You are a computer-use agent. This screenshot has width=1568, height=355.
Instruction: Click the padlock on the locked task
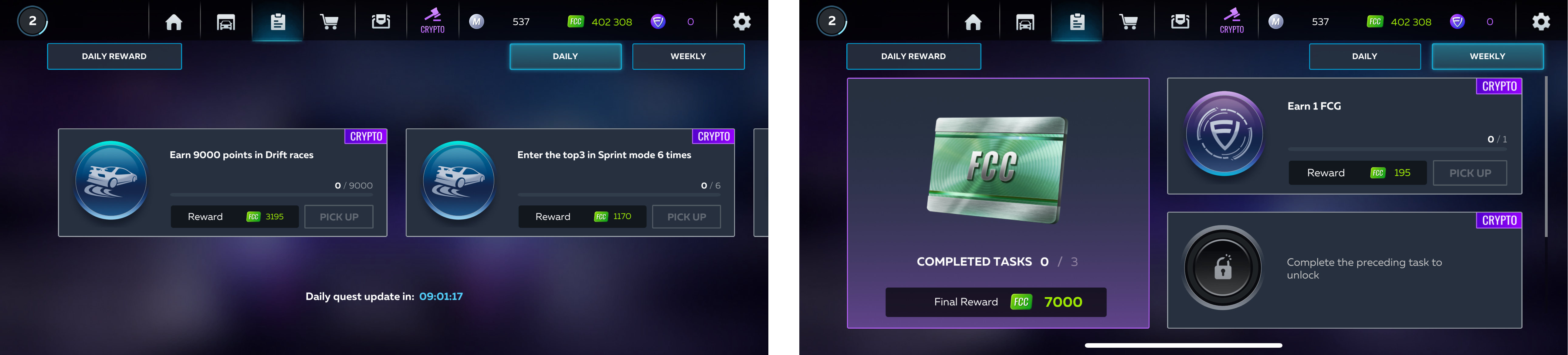pos(1222,267)
